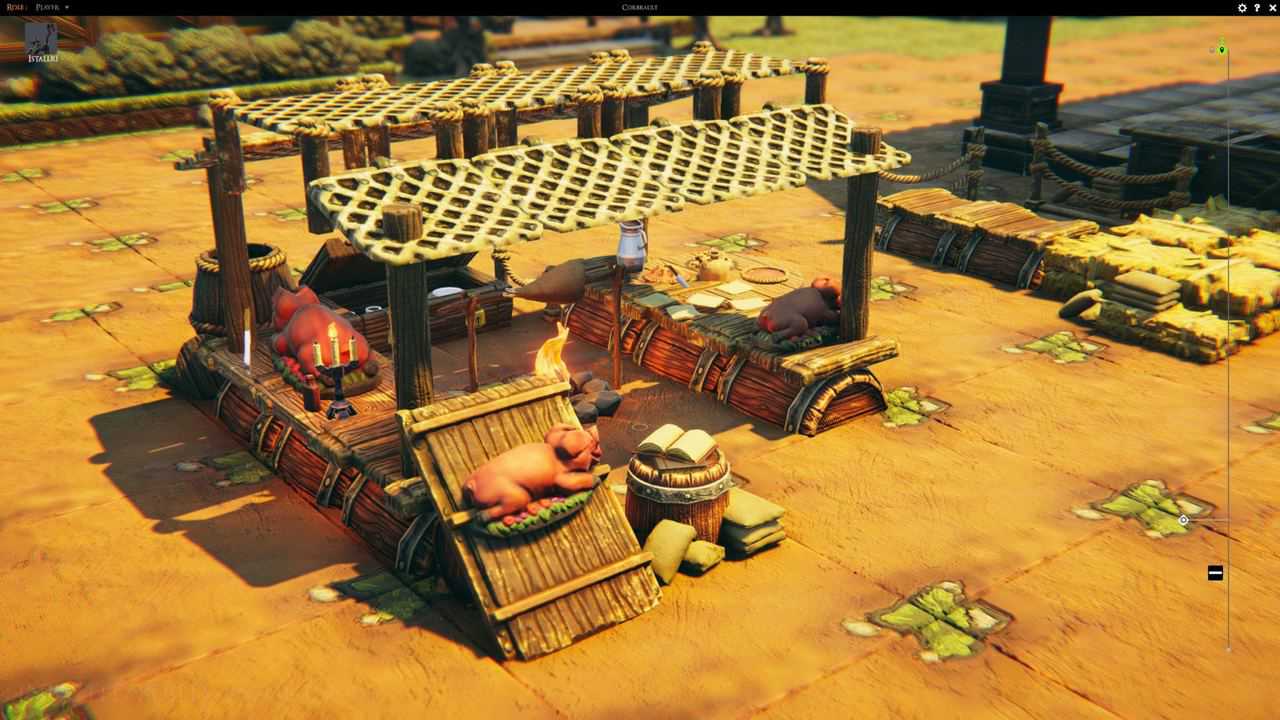The height and width of the screenshot is (720, 1280).
Task: Select the roast pig on the wooden ramp
Action: 530,475
